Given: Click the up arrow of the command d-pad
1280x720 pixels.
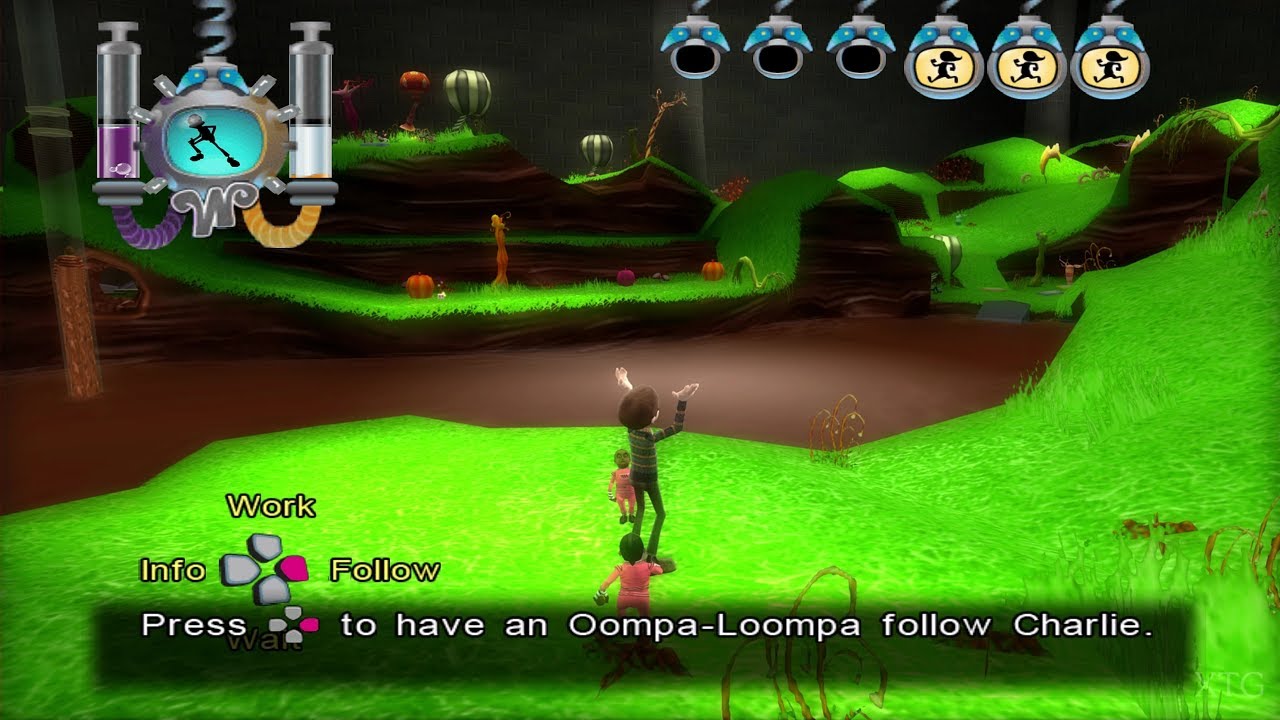Looking at the screenshot, I should click(x=263, y=548).
